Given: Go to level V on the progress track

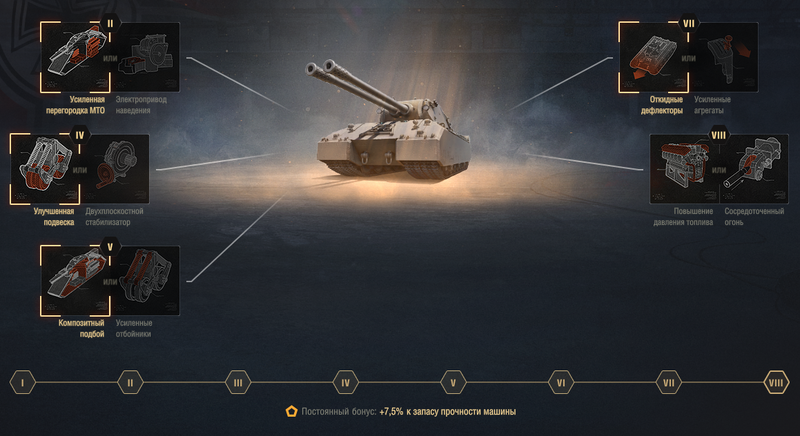Looking at the screenshot, I should tap(453, 381).
